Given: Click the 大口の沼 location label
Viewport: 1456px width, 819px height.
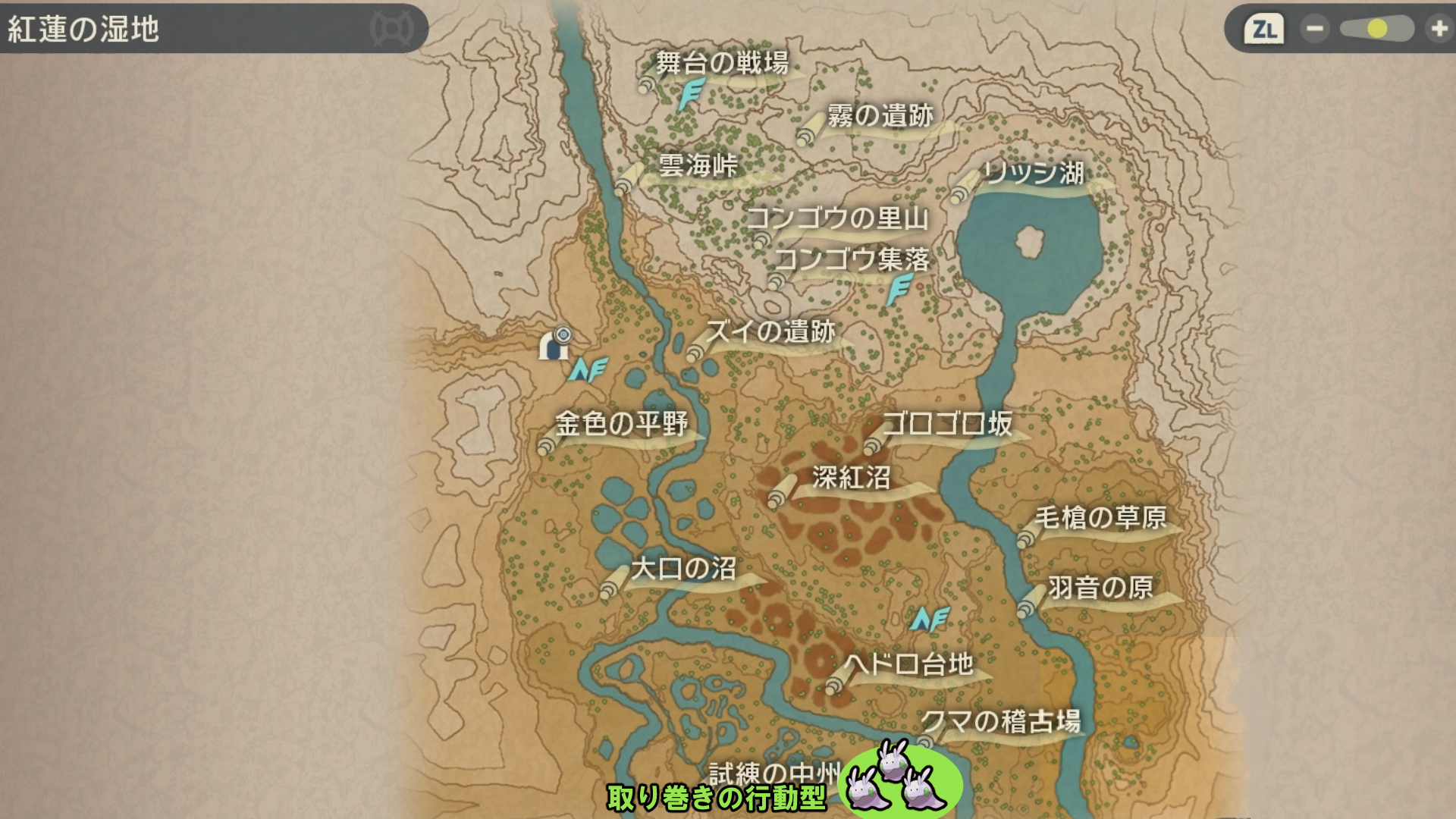Looking at the screenshot, I should tap(682, 569).
